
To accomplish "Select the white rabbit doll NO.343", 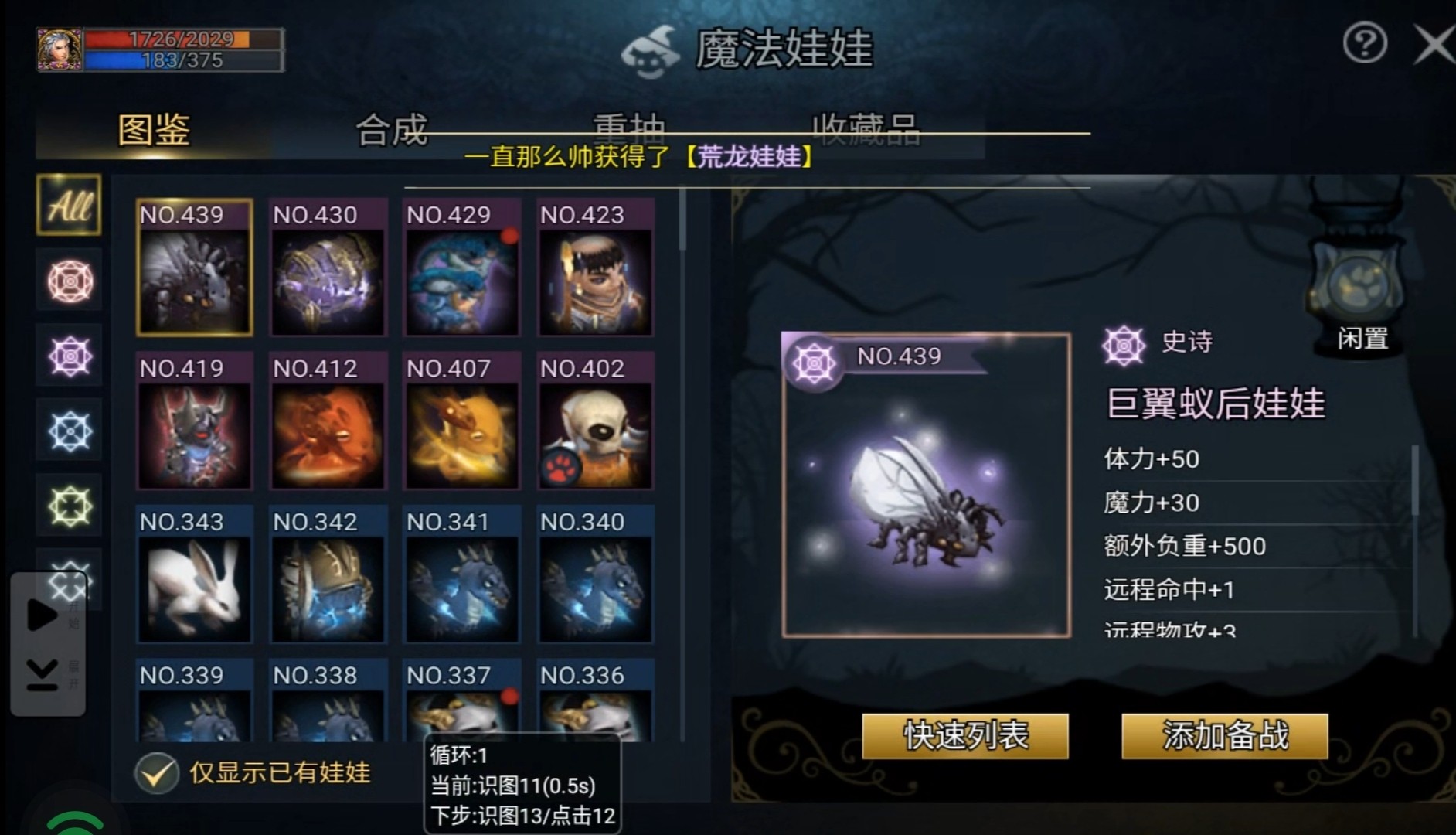I will [x=195, y=575].
